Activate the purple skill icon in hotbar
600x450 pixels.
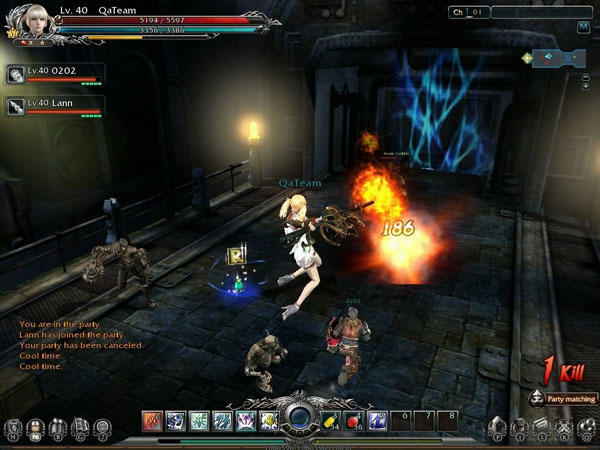[246, 420]
